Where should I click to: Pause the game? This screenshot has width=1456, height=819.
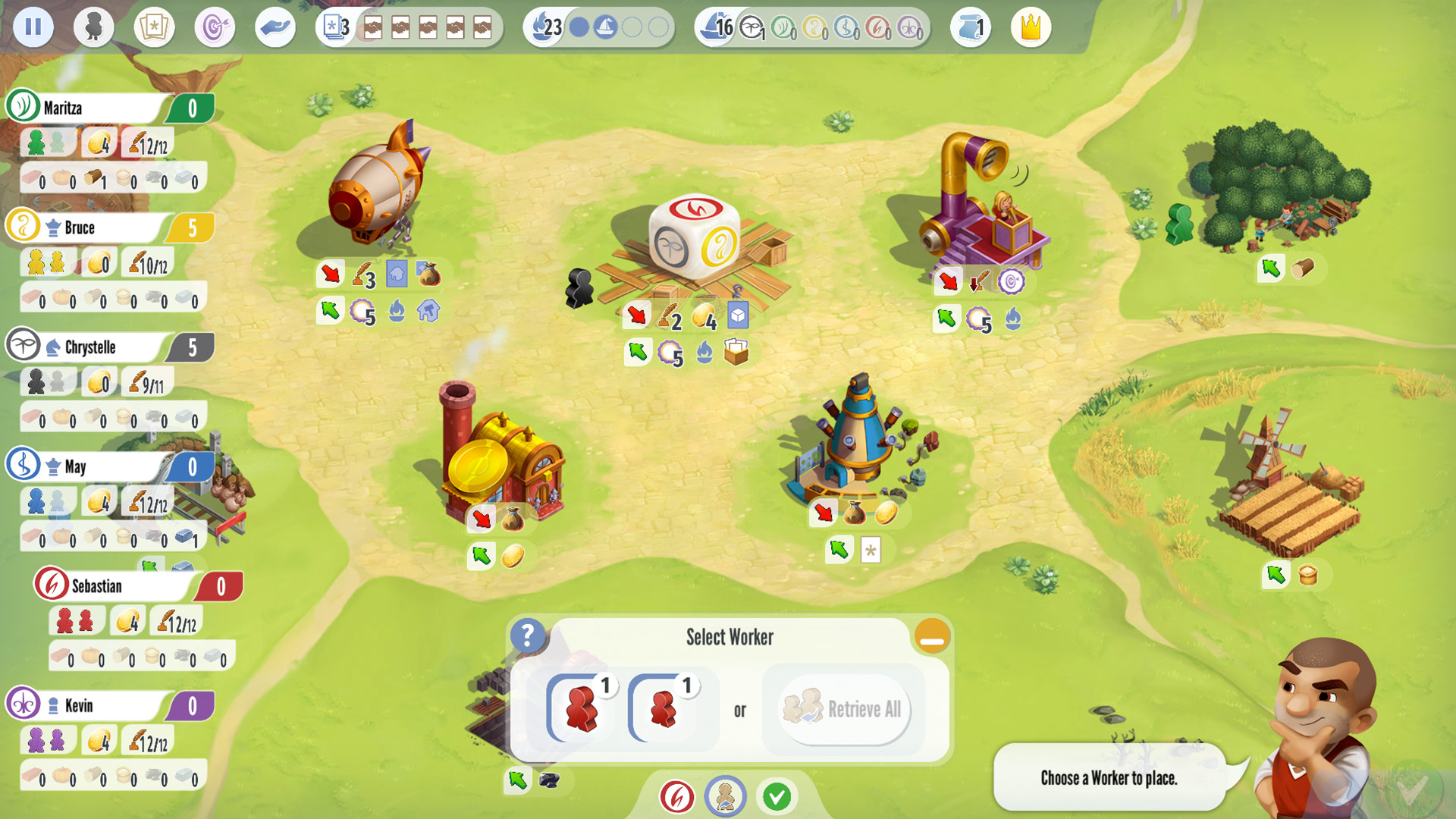tap(33, 27)
